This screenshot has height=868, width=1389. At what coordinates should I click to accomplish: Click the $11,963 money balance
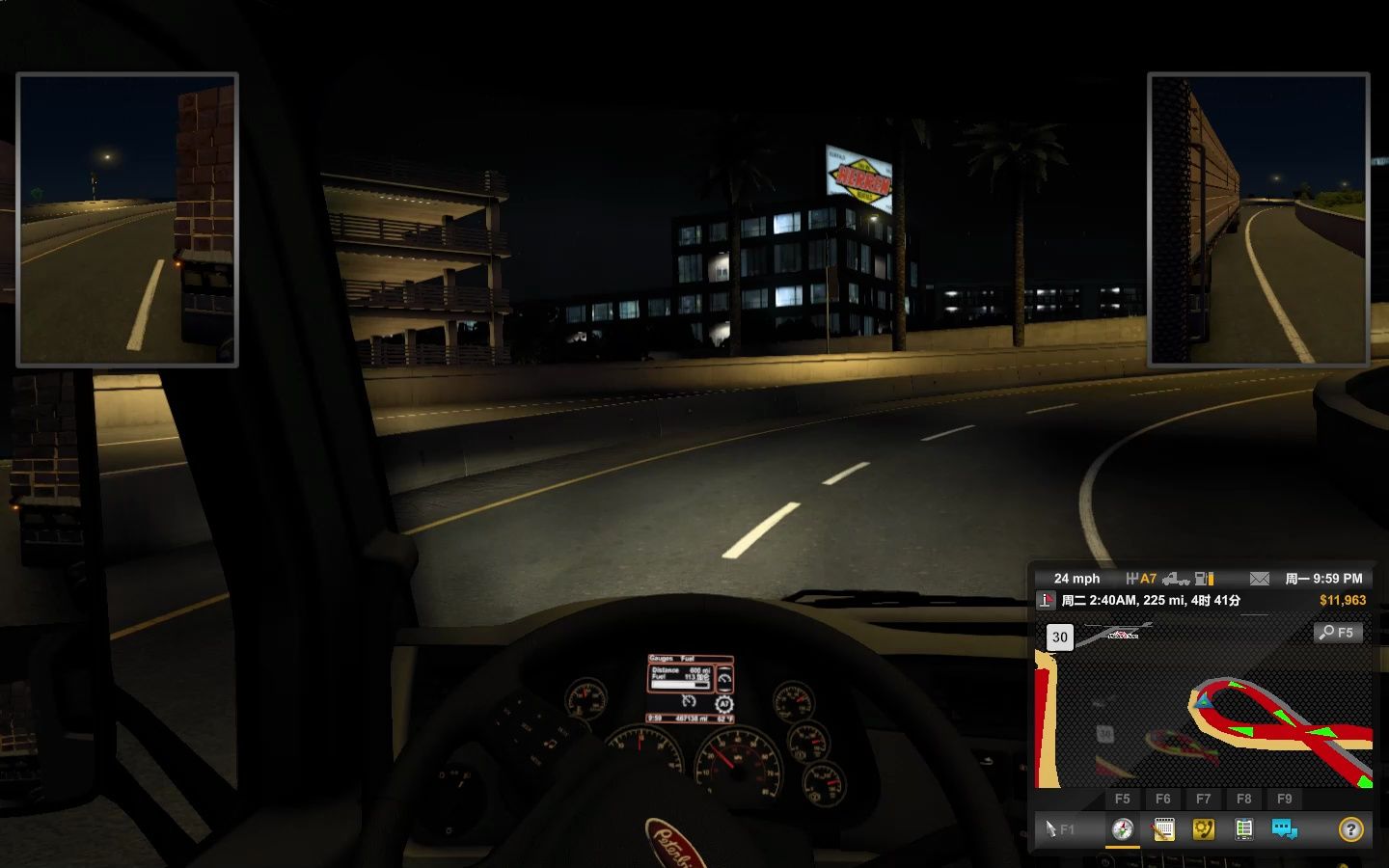coord(1343,600)
